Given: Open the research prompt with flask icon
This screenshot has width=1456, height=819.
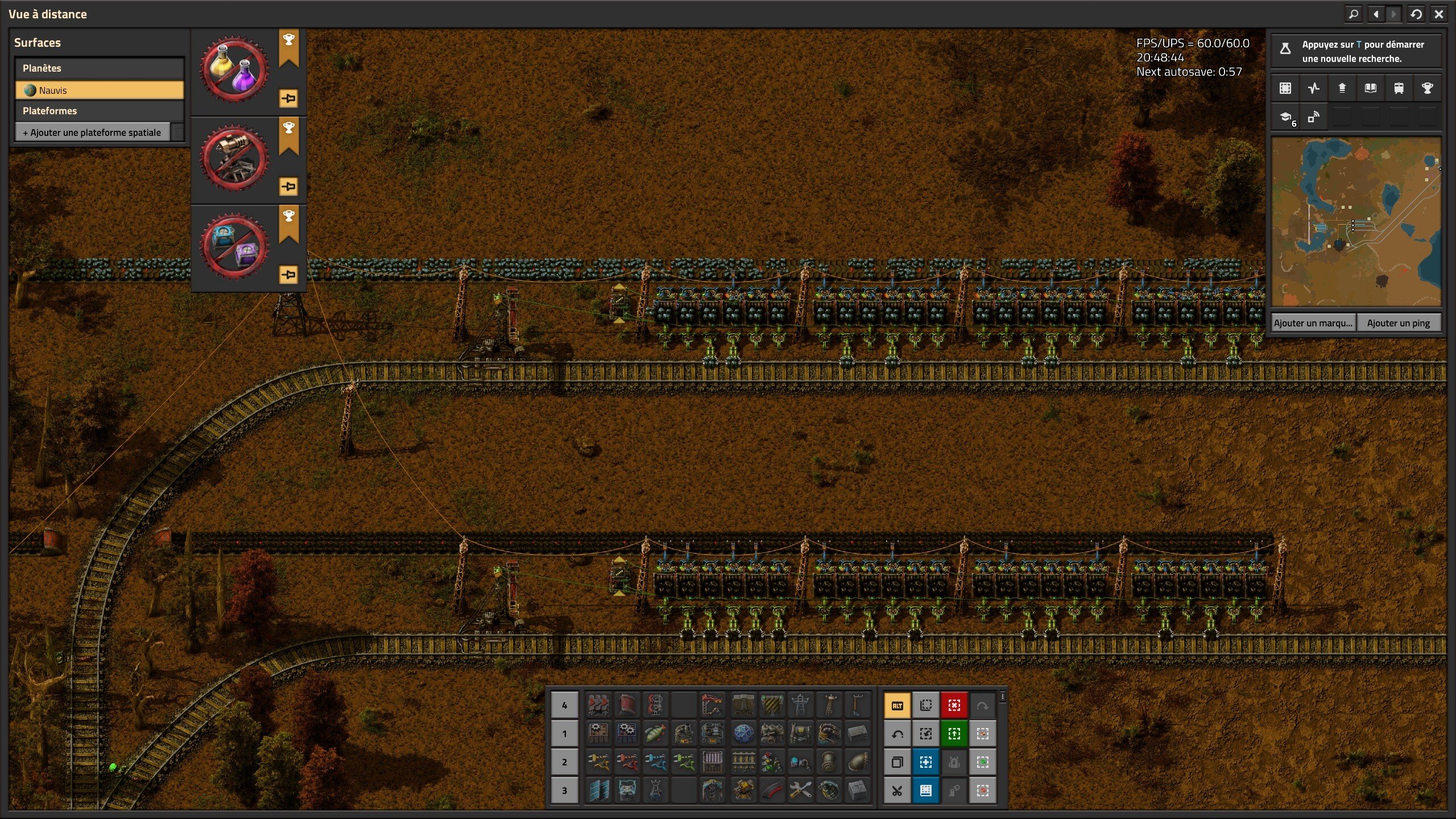Looking at the screenshot, I should click(x=1356, y=51).
